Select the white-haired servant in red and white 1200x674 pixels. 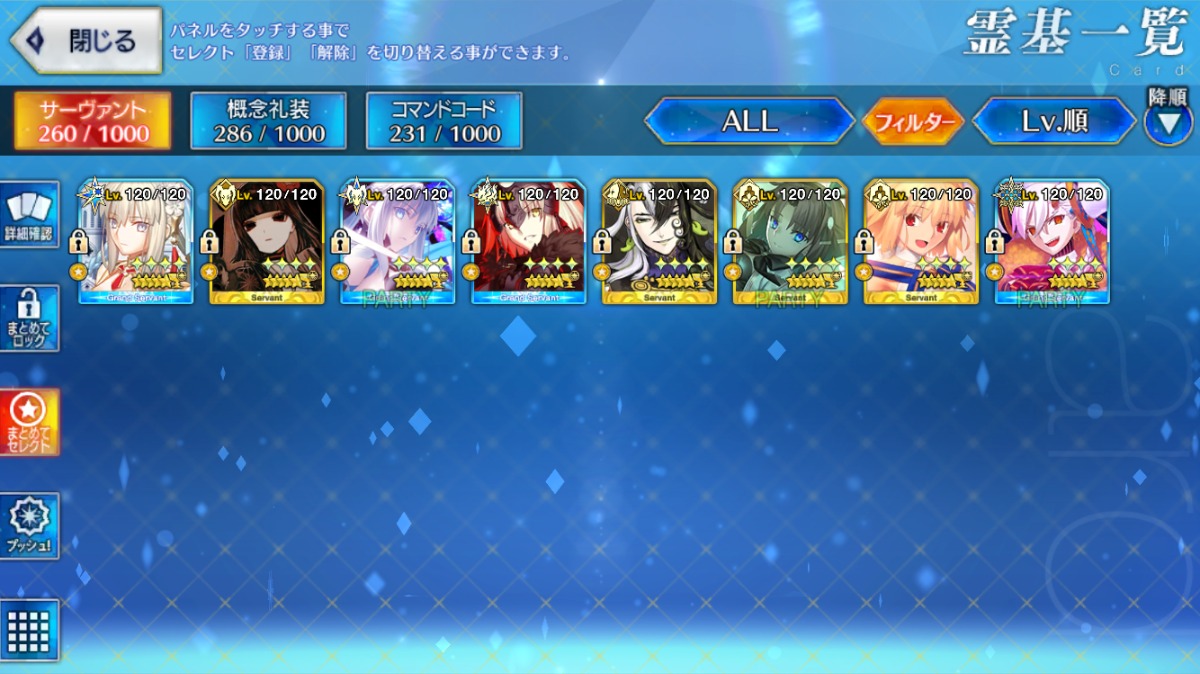135,242
